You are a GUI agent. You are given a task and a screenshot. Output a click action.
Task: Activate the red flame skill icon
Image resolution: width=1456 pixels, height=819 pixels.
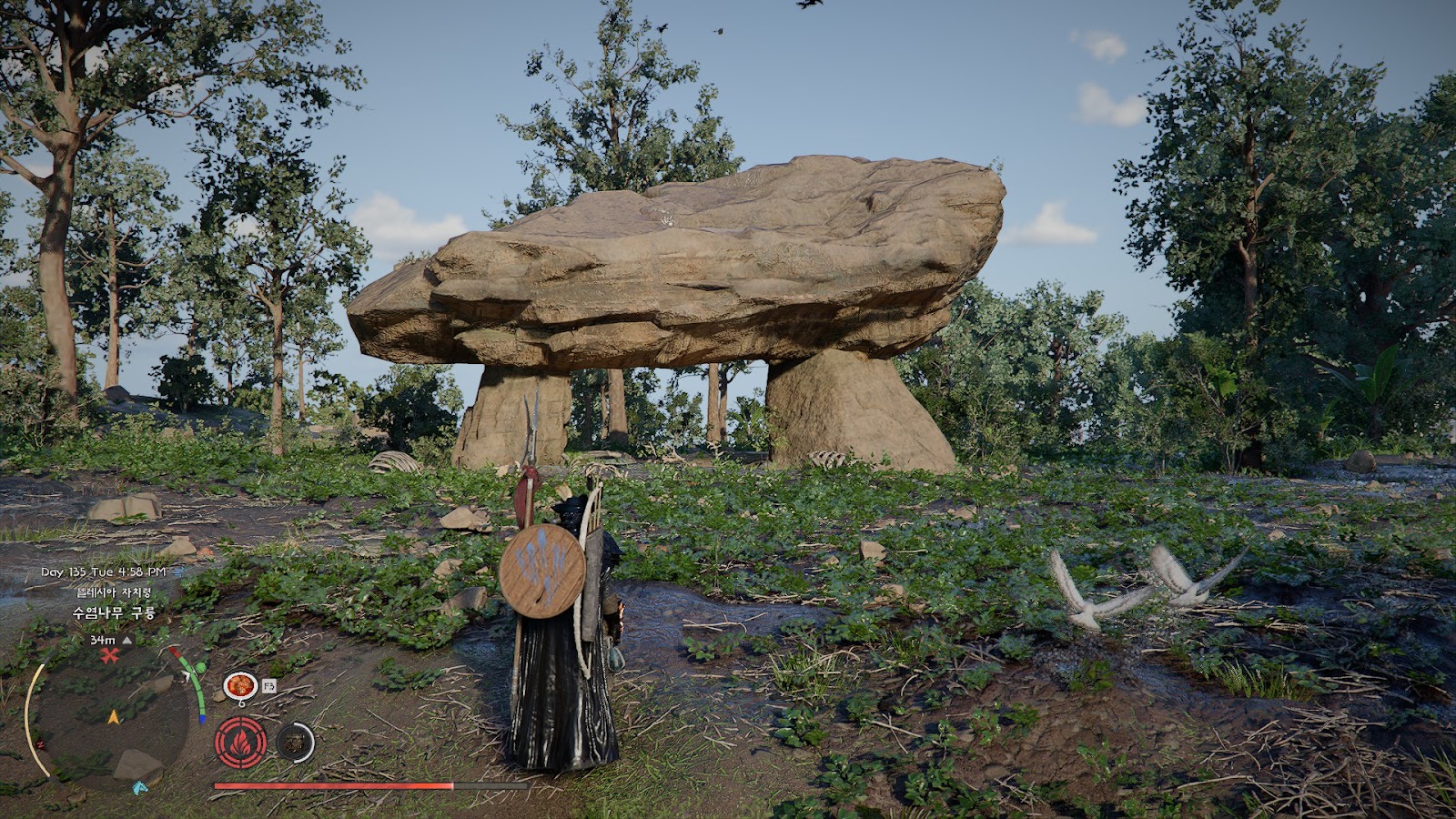tap(241, 743)
